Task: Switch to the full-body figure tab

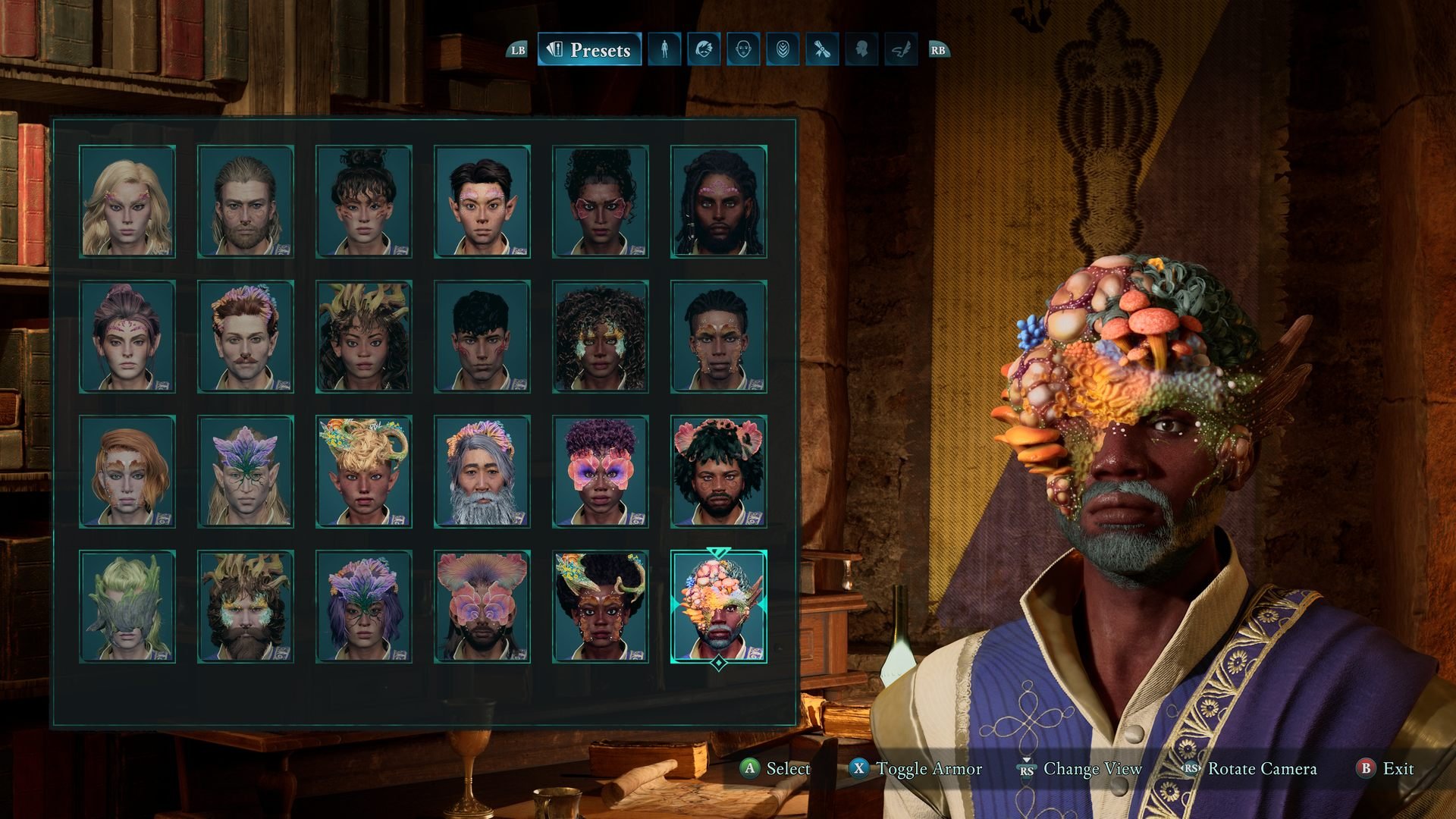Action: pyautogui.click(x=664, y=50)
